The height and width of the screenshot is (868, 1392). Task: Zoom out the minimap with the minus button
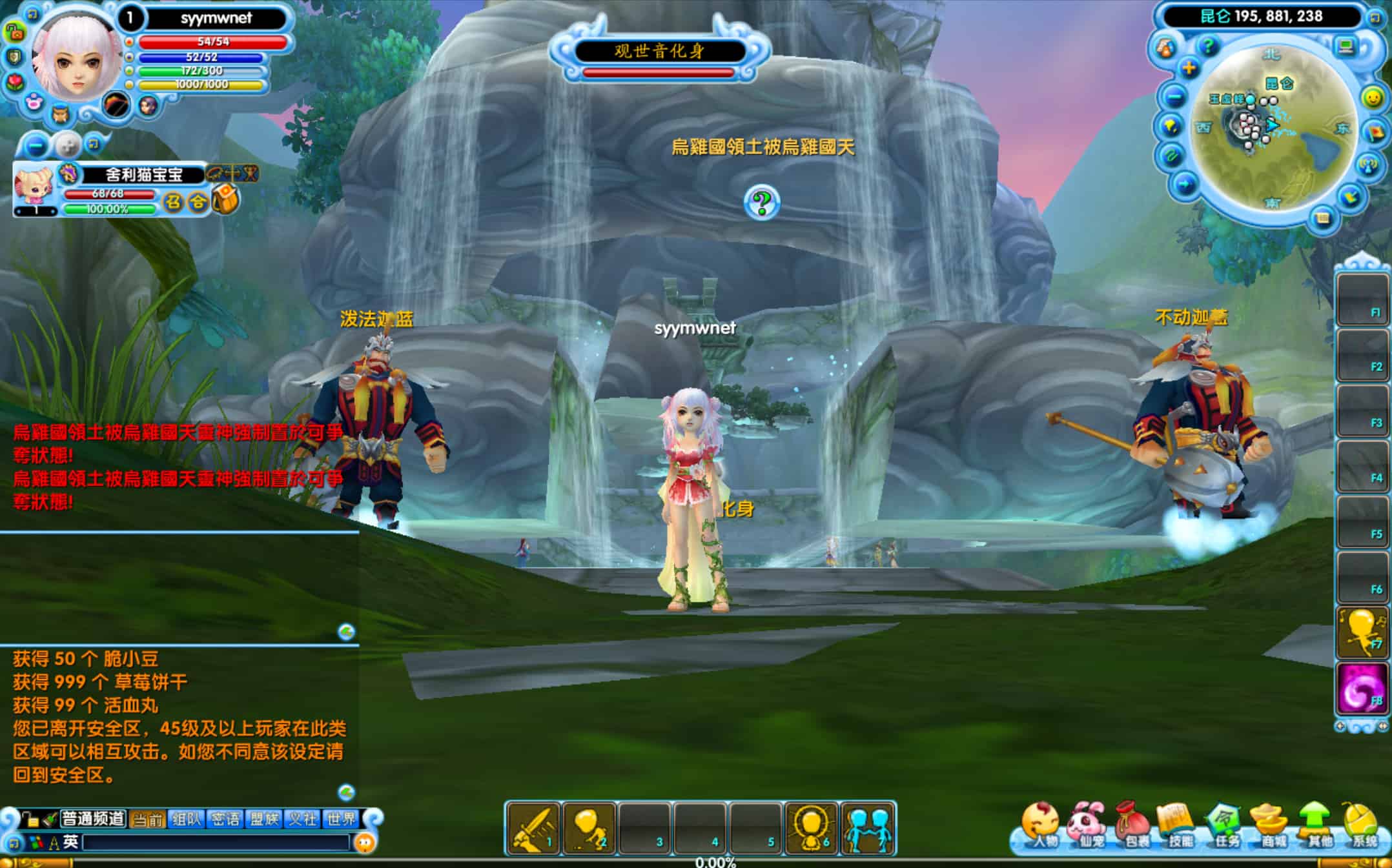pyautogui.click(x=1175, y=97)
